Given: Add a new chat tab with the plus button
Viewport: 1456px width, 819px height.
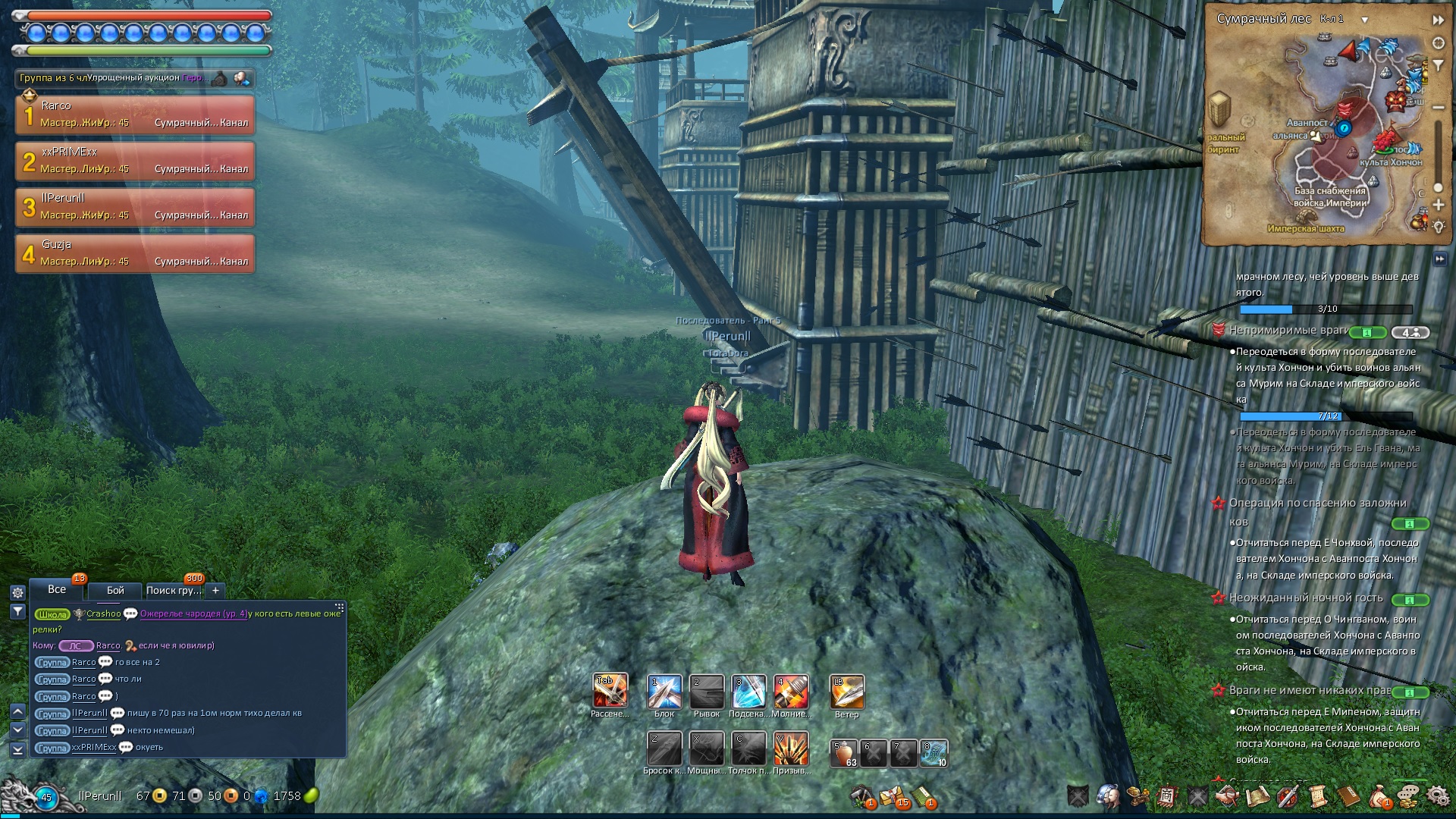Looking at the screenshot, I should [215, 590].
